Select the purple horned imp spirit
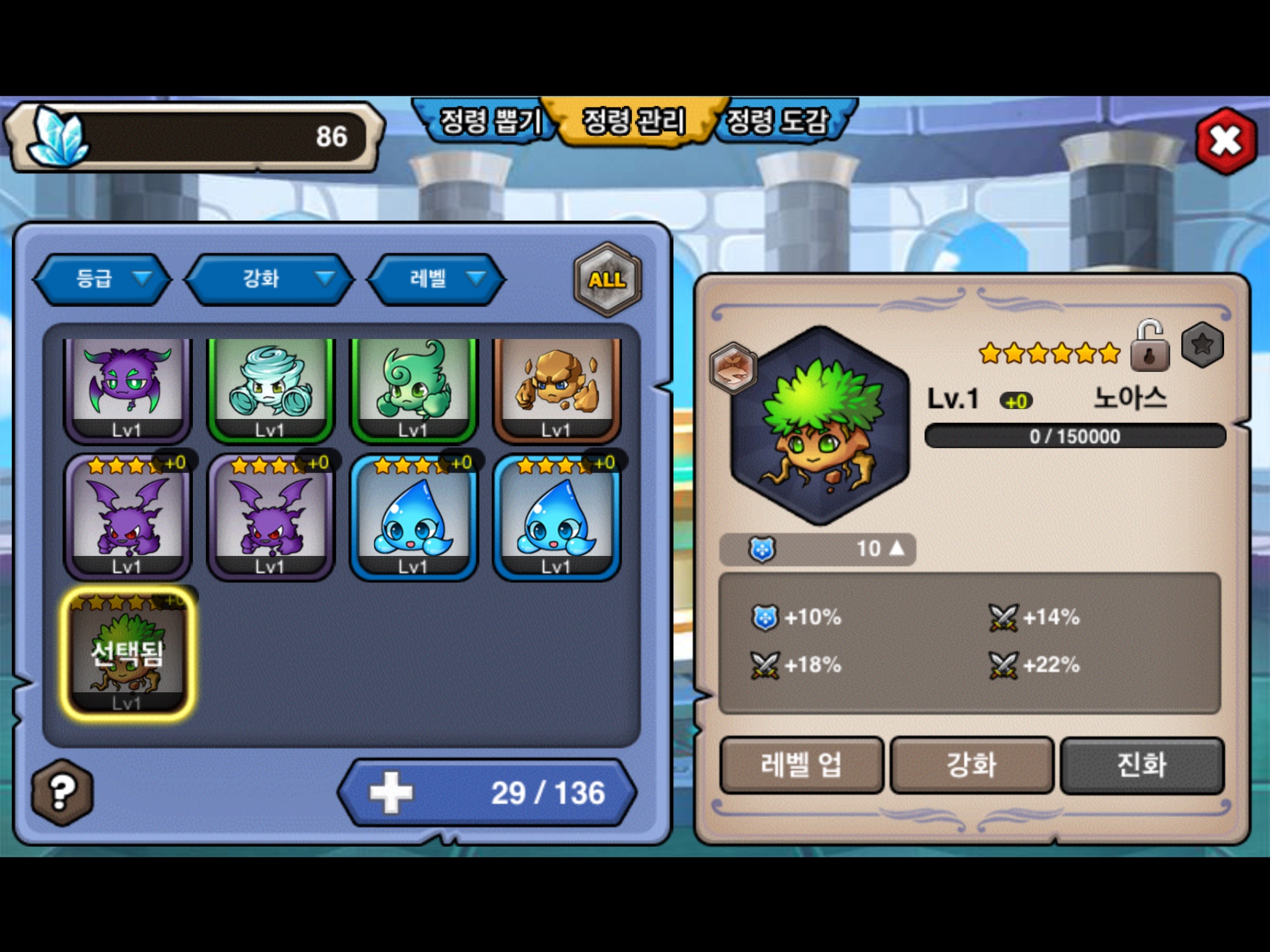The image size is (1270, 952). pos(127,388)
